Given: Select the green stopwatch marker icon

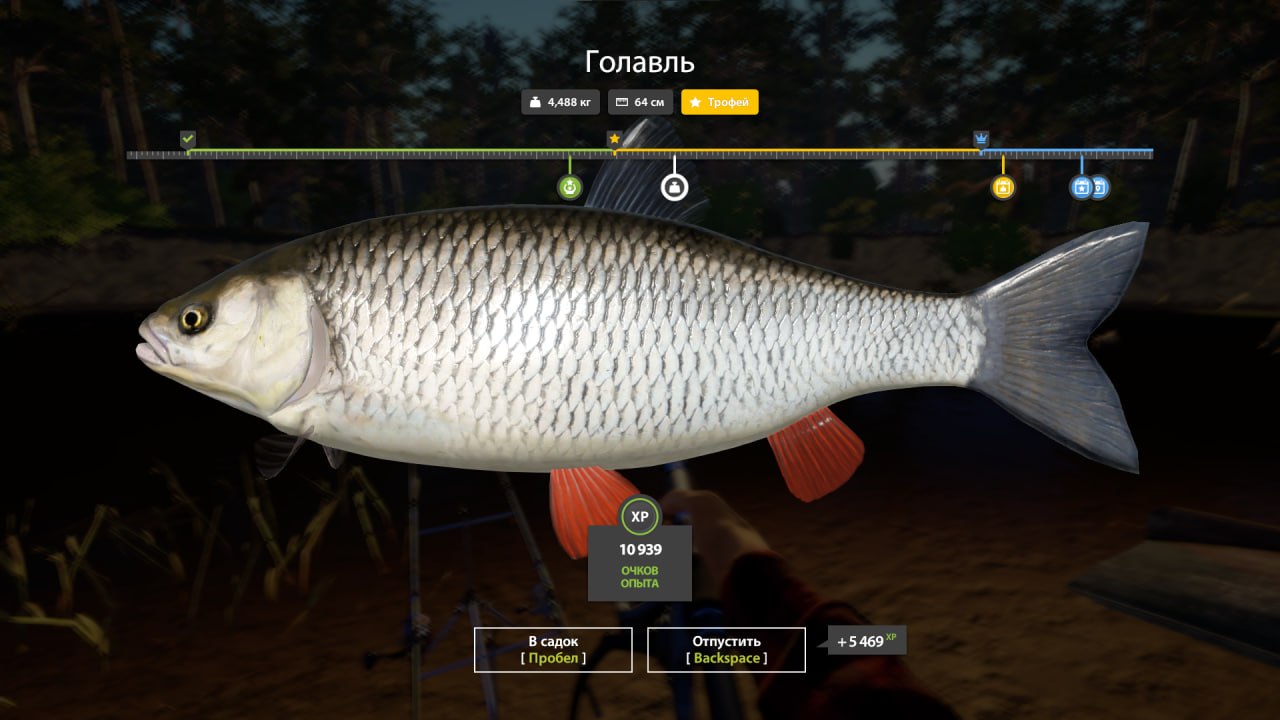Looking at the screenshot, I should [x=569, y=187].
